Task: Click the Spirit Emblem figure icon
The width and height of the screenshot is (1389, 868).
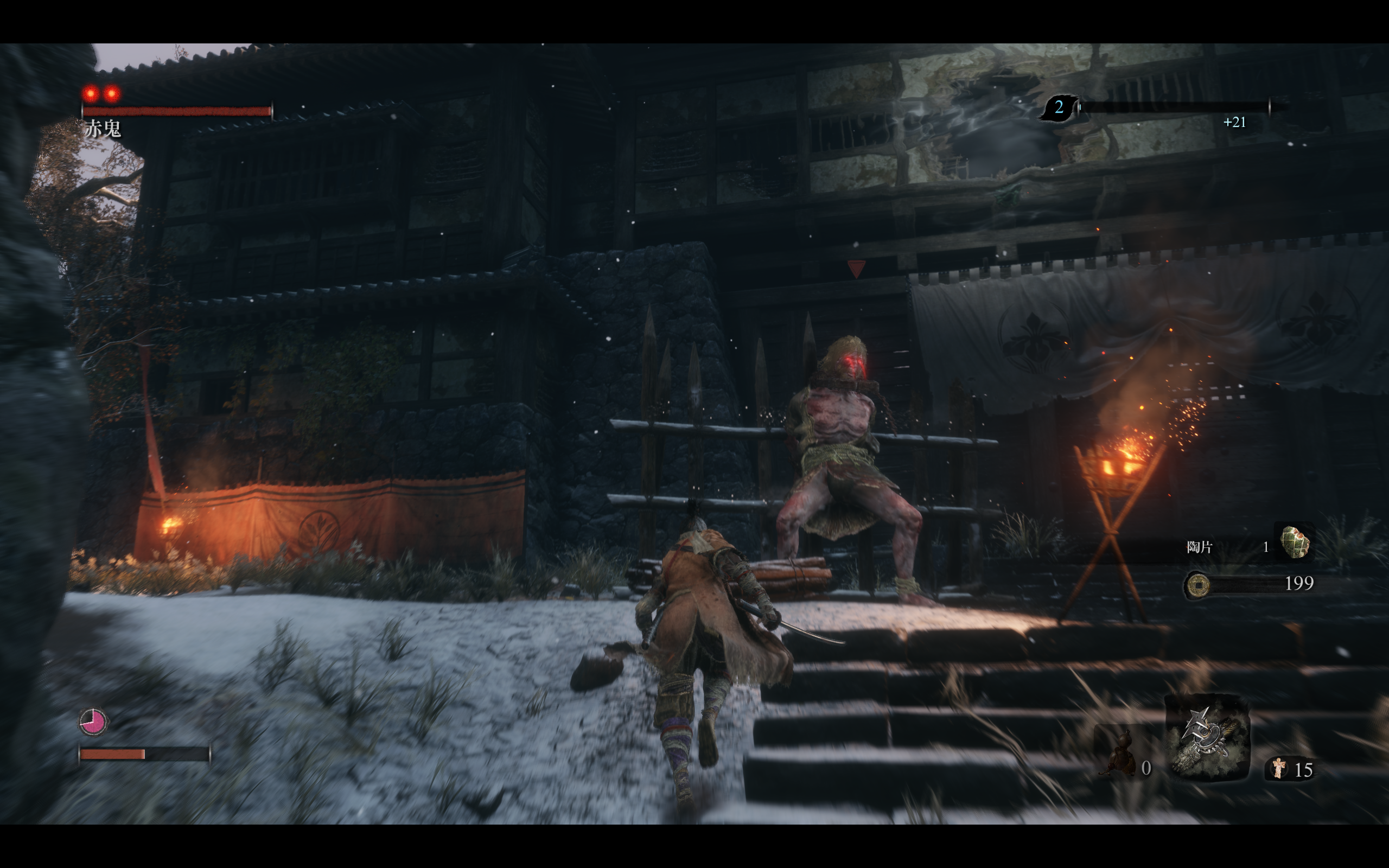Action: pyautogui.click(x=1278, y=768)
